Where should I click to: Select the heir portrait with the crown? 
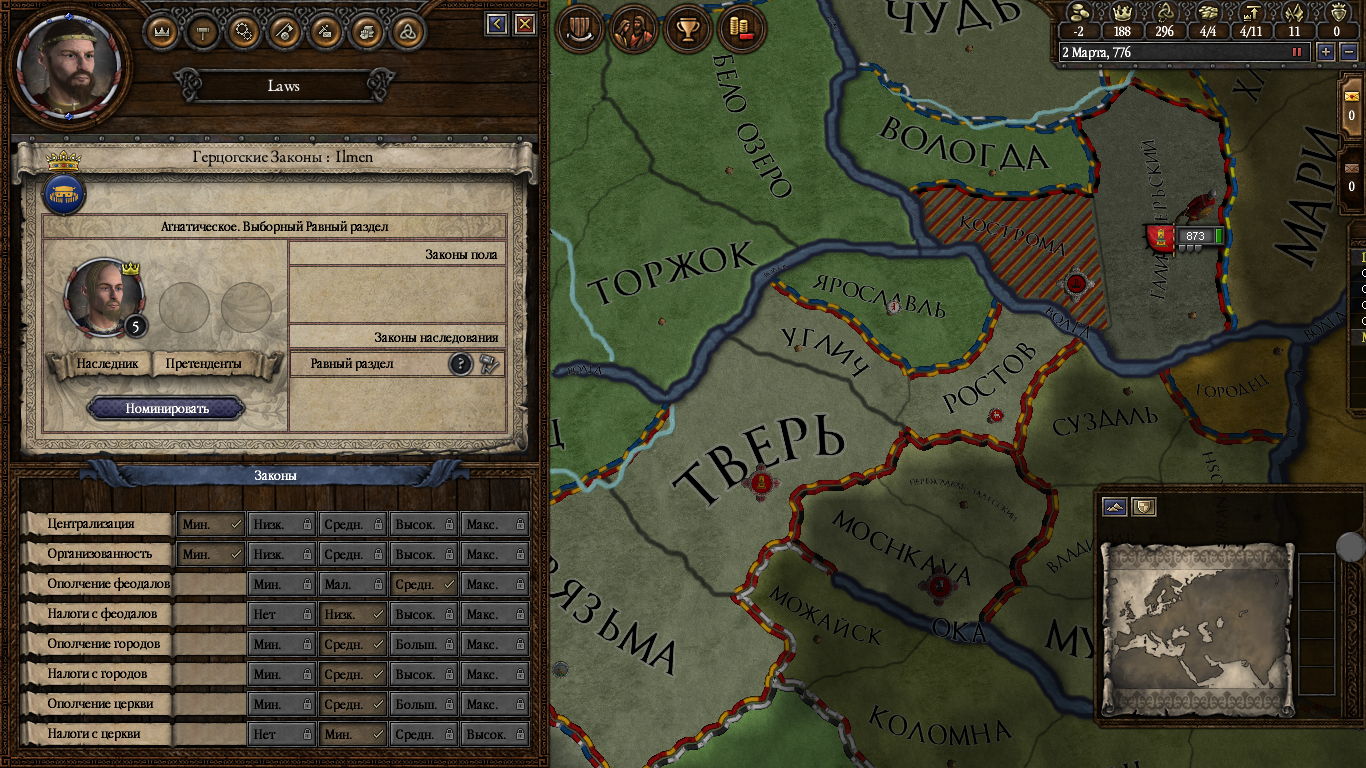point(104,297)
